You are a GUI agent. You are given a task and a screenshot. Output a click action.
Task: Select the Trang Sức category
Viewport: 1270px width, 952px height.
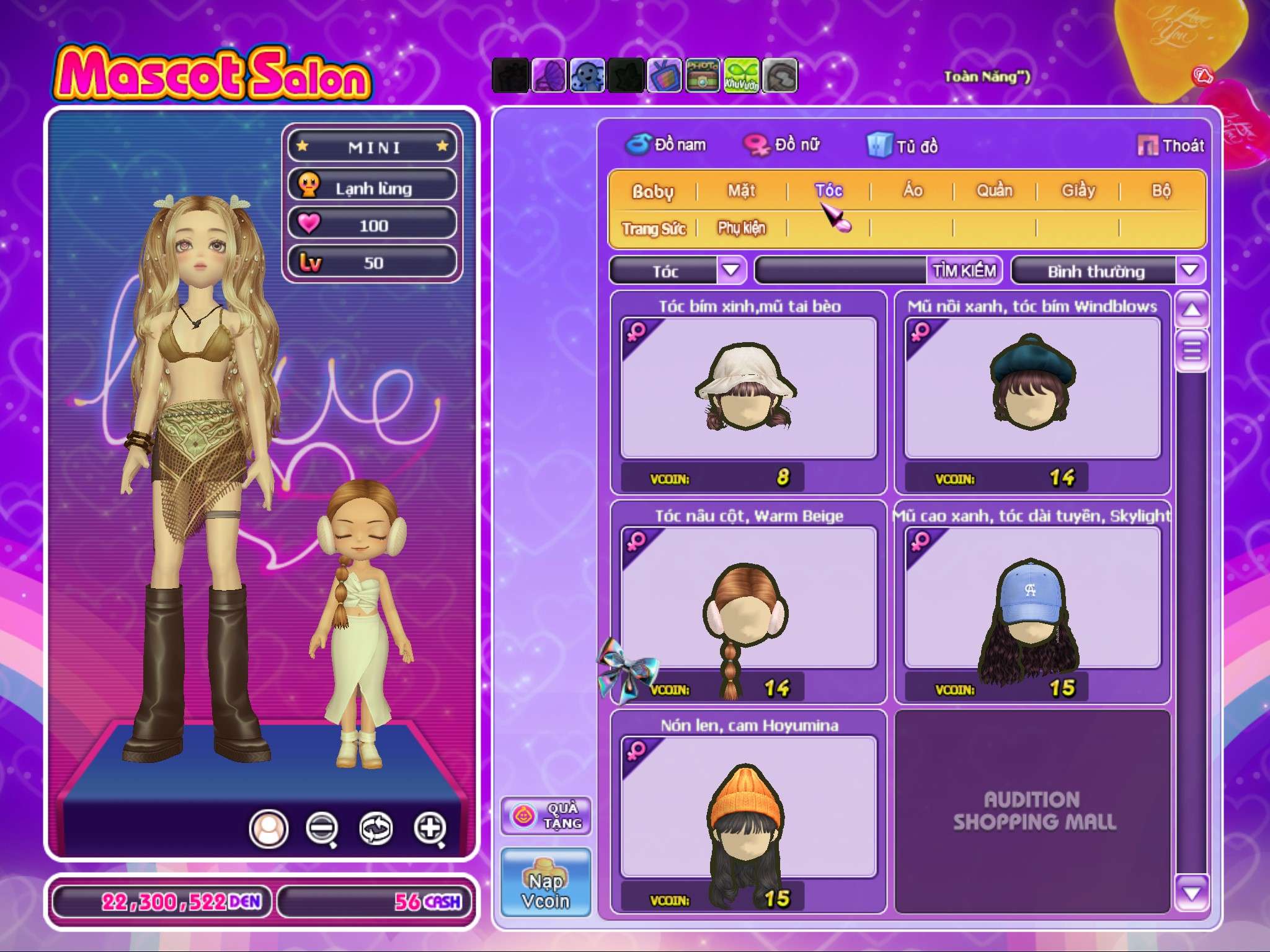[x=654, y=229]
